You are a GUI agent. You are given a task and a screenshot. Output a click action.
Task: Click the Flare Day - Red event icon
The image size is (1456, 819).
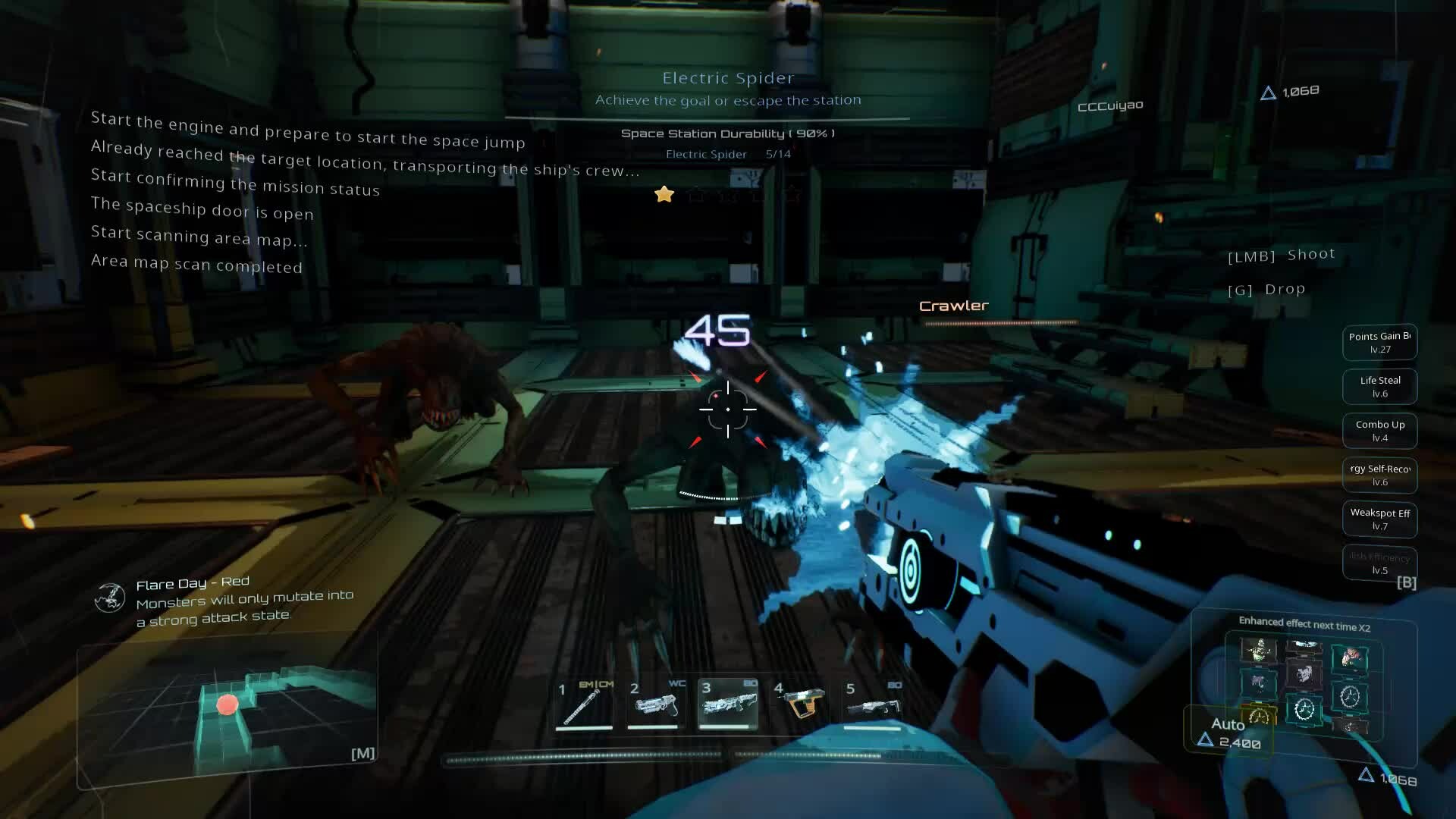pyautogui.click(x=110, y=598)
